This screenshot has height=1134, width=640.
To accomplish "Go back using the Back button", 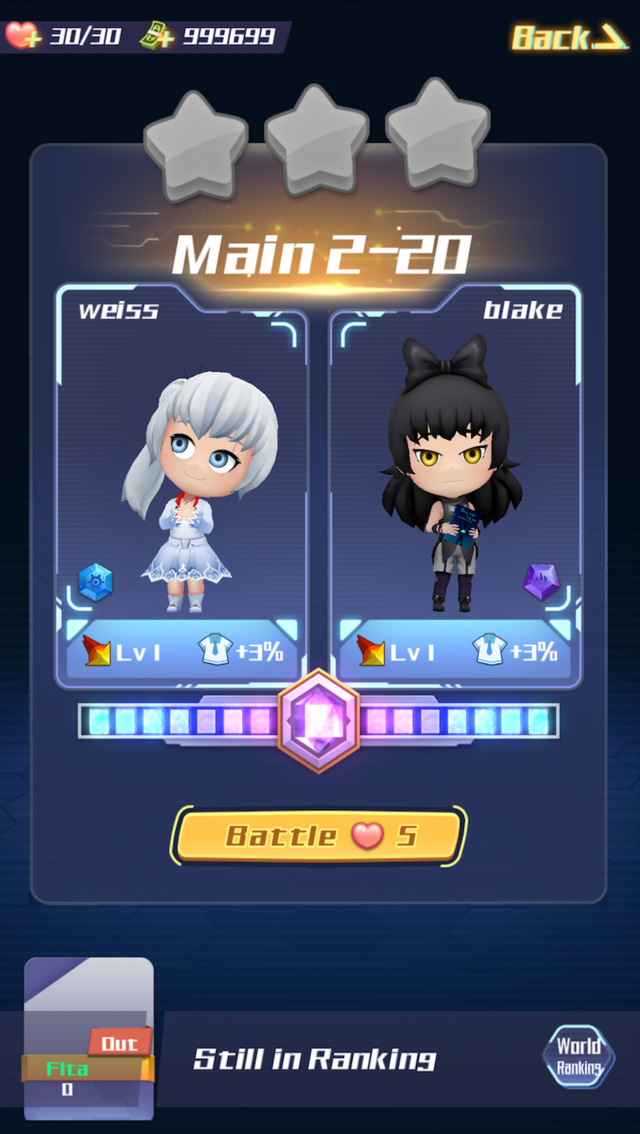I will pos(568,38).
